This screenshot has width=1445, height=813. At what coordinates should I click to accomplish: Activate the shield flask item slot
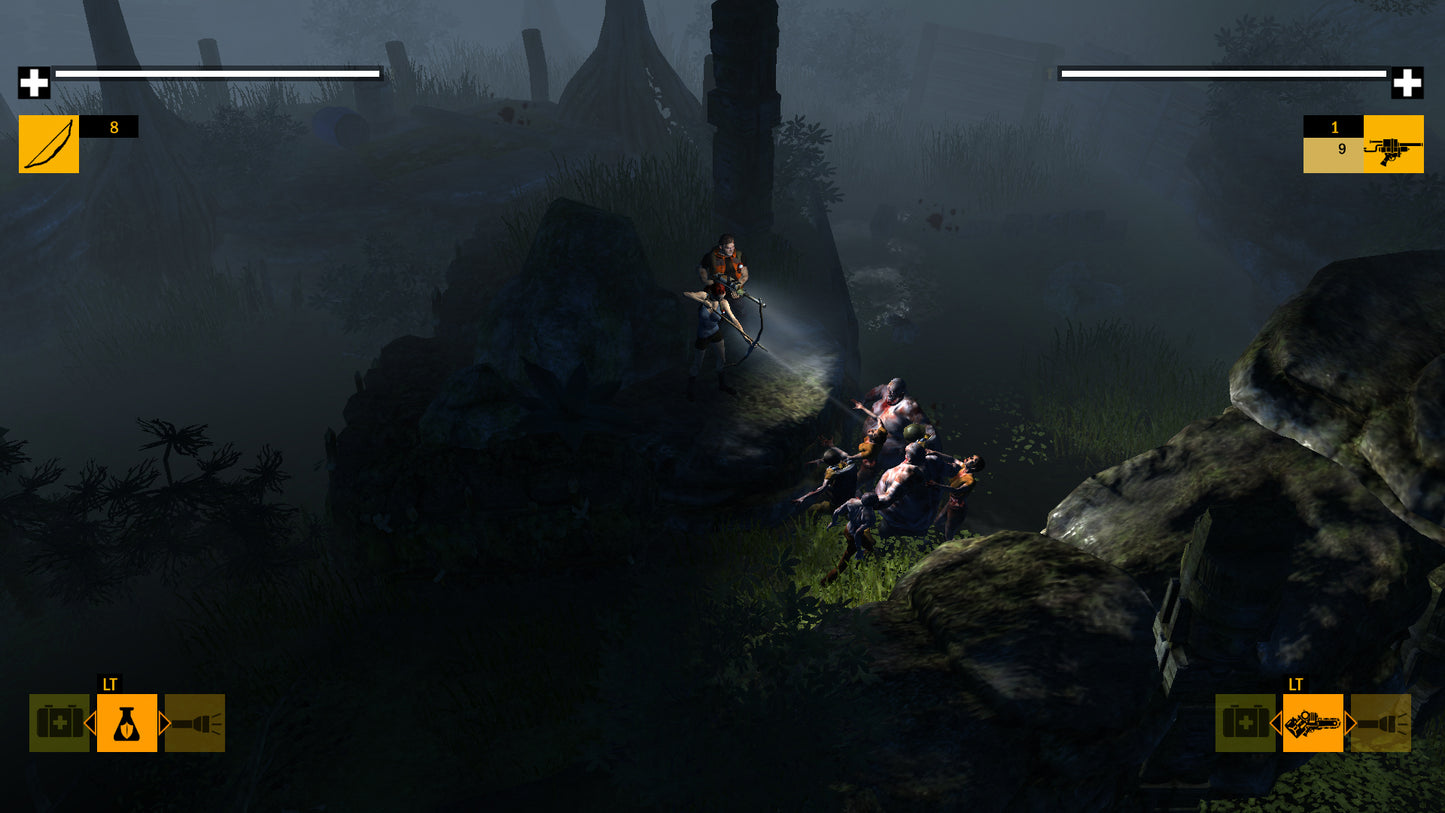tap(127, 723)
